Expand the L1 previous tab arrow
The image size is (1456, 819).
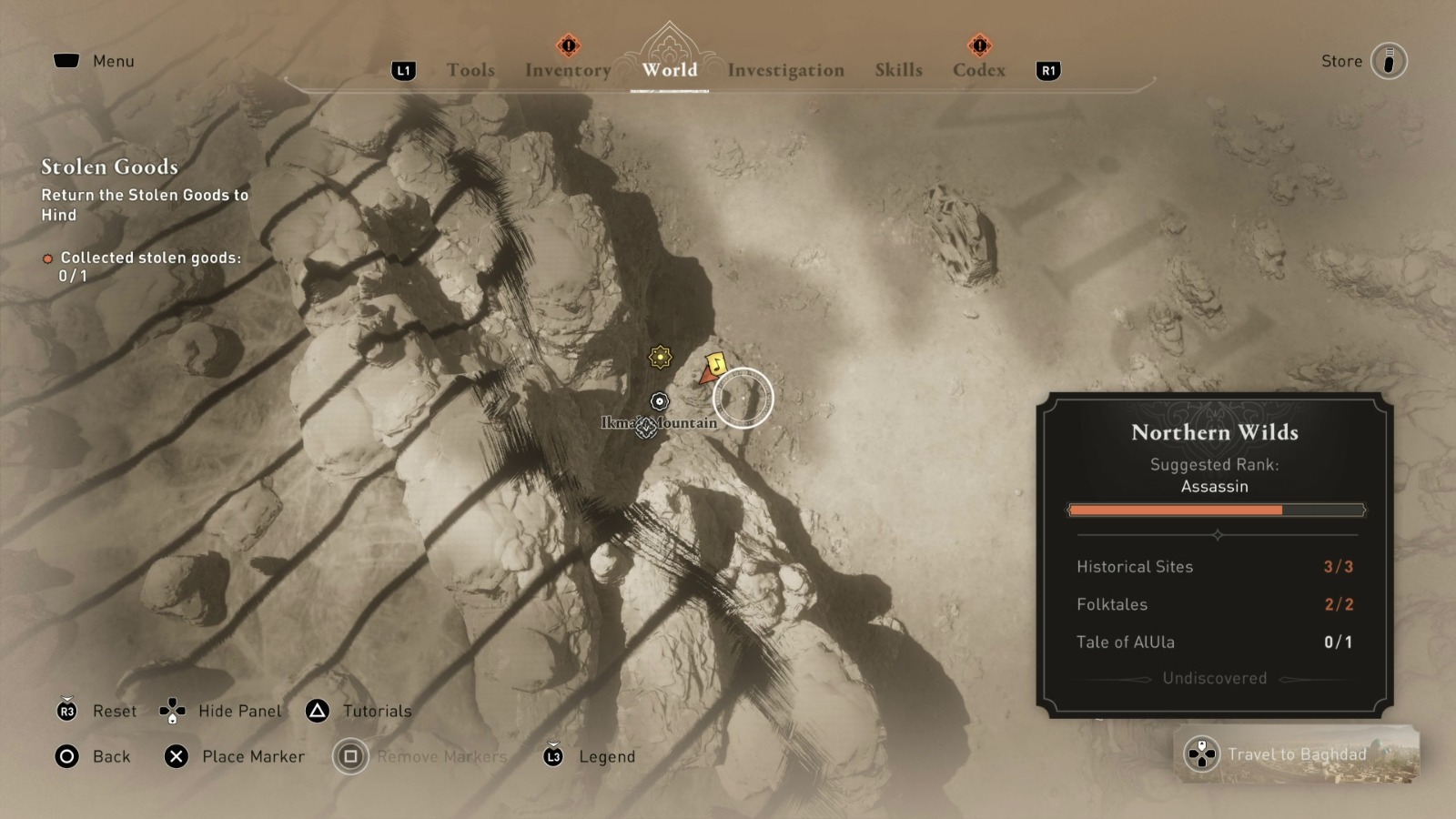[x=403, y=70]
